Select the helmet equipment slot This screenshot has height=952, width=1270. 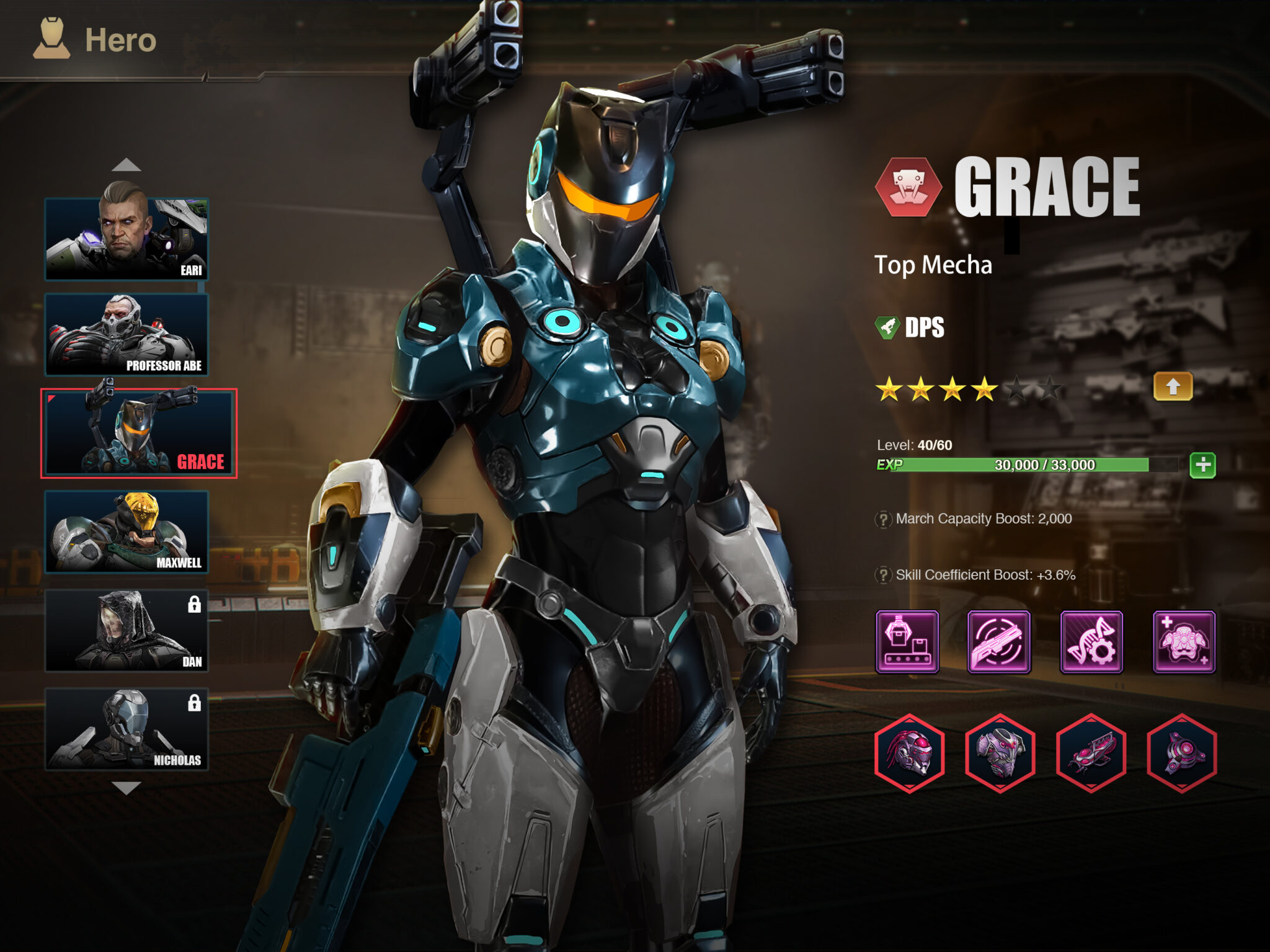pos(909,753)
